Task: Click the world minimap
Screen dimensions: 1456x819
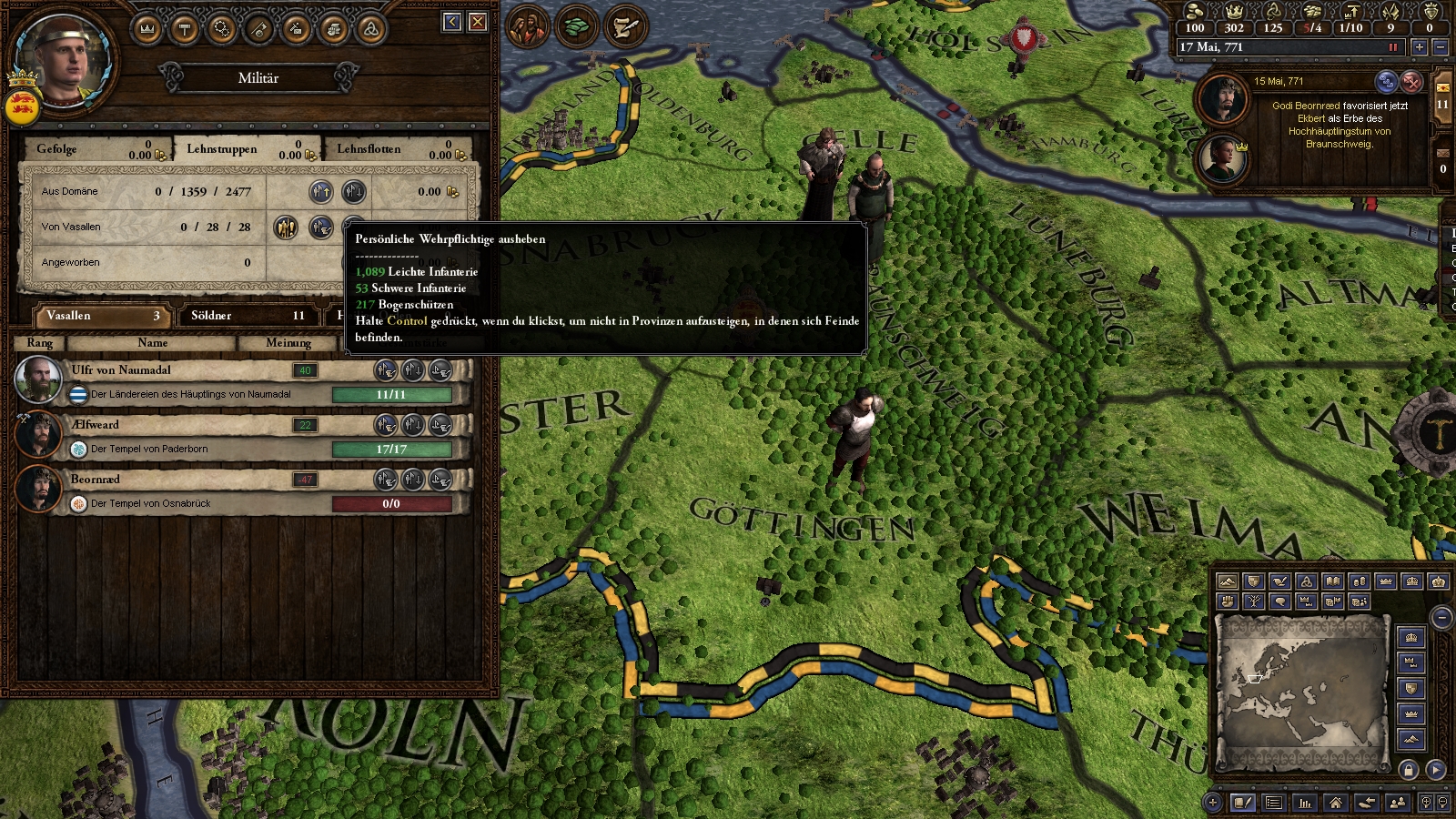Action: coord(1301,692)
